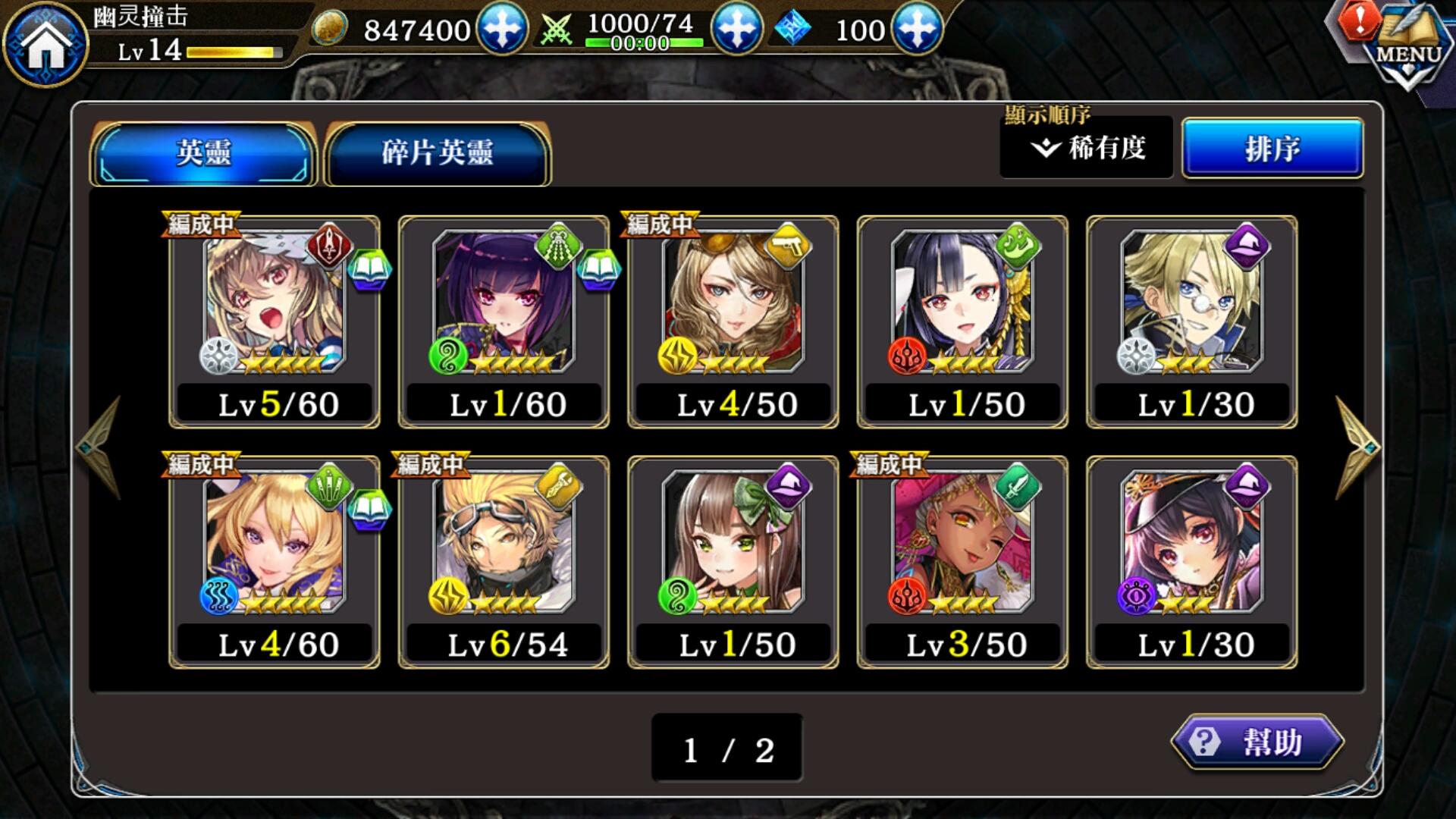Toggle the 編成中 banner on Lv4/60 character
Image resolution: width=1456 pixels, height=819 pixels.
(x=201, y=463)
